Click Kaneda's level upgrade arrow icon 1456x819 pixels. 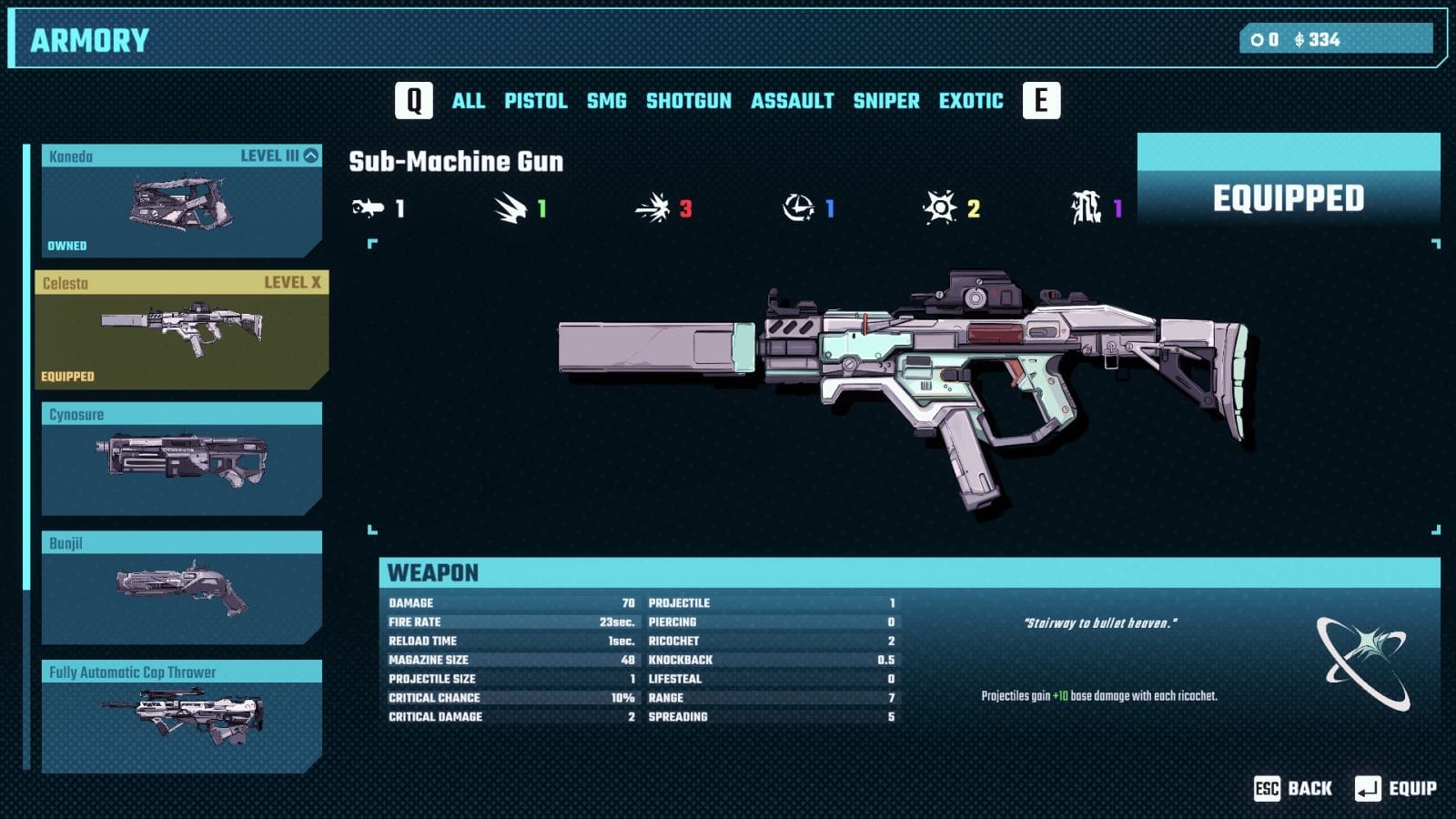(311, 156)
